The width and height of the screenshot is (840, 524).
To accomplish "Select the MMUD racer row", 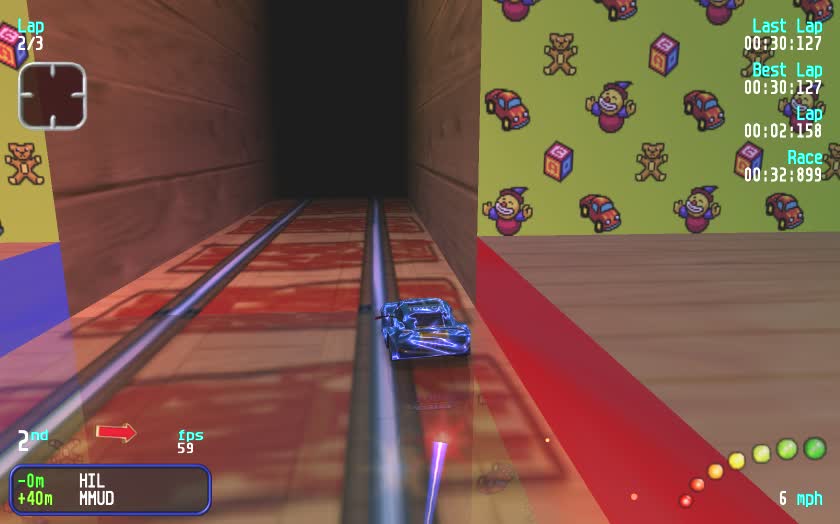I will [110, 498].
